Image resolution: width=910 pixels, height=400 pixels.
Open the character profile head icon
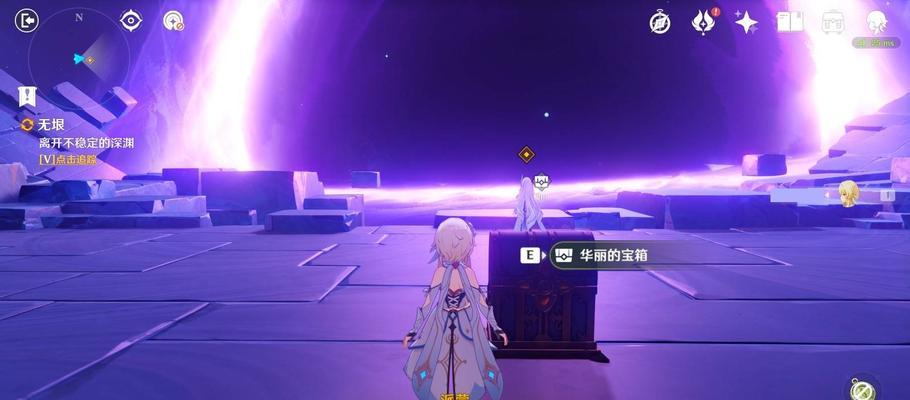[x=877, y=22]
